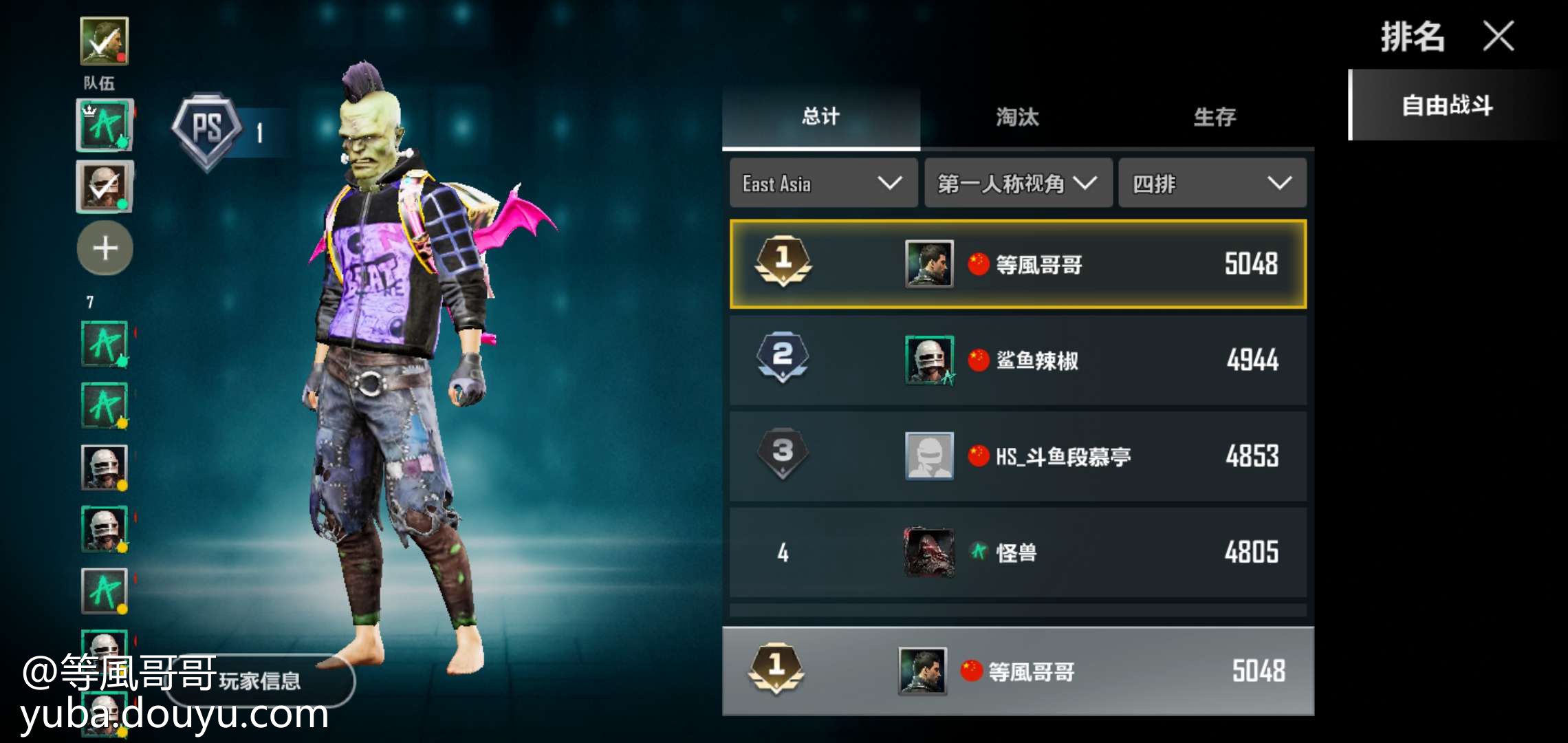Select the 自由战斗 mode tab

[x=1448, y=106]
